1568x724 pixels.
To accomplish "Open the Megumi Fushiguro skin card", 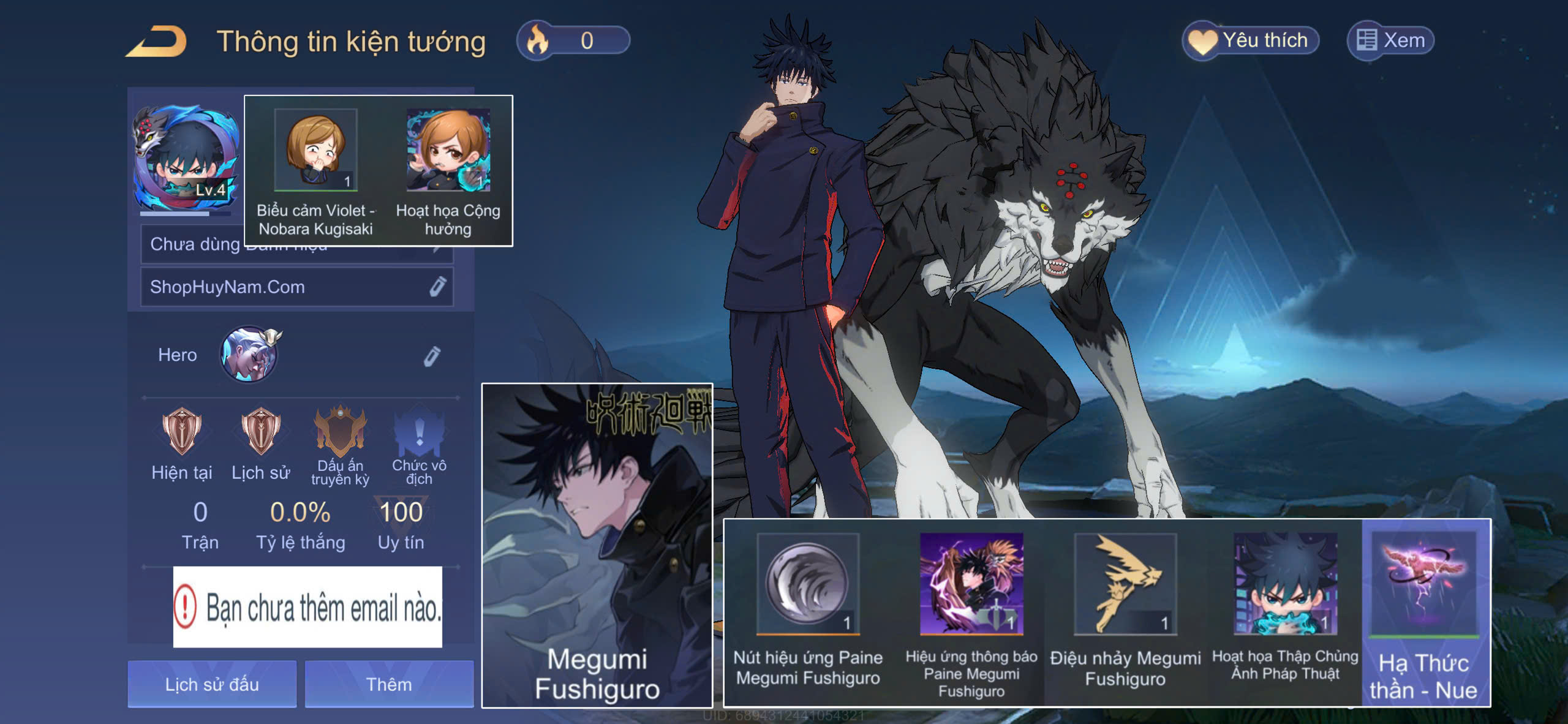I will coord(597,545).
